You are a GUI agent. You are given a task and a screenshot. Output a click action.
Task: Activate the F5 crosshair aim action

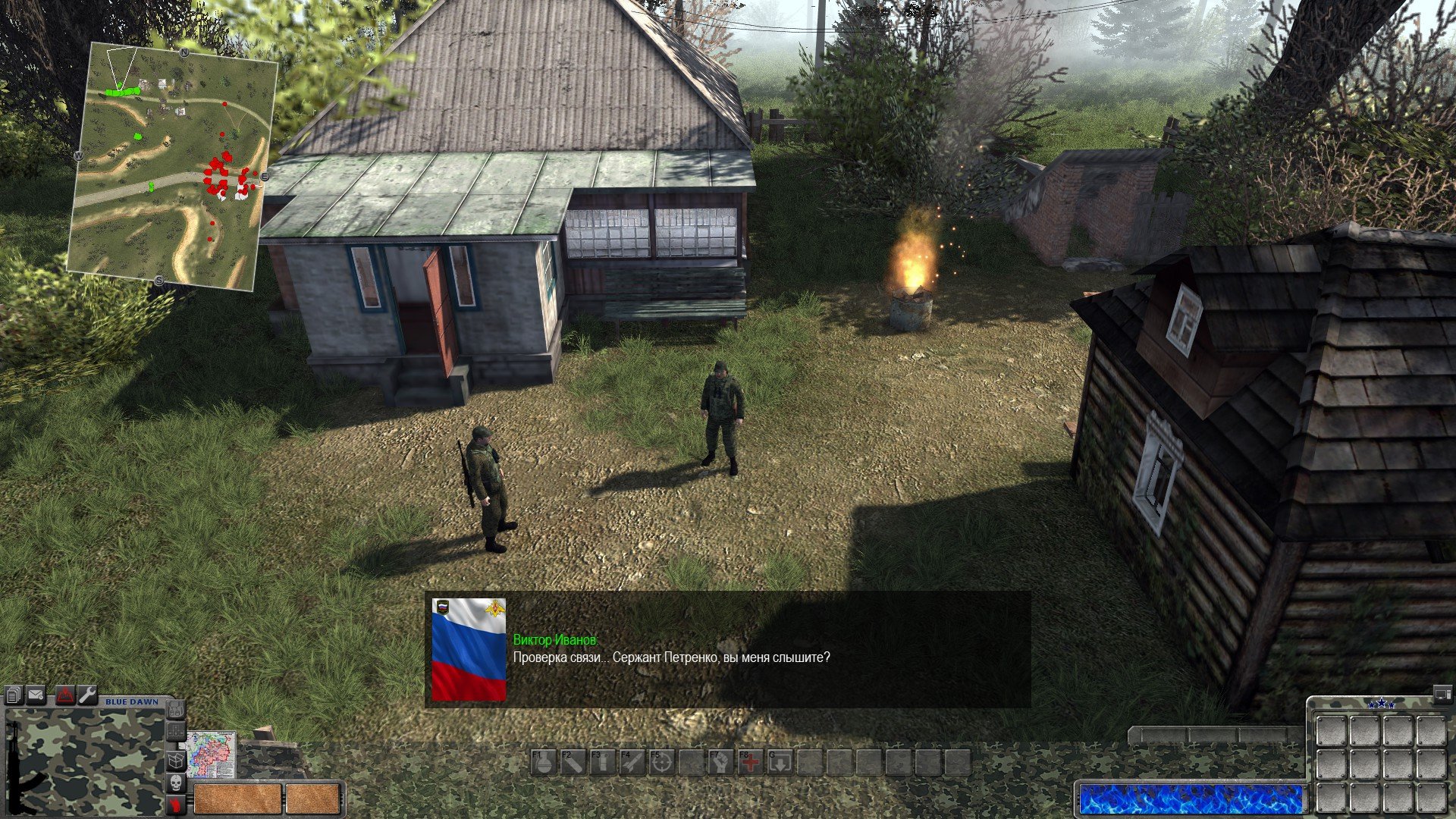[661, 762]
